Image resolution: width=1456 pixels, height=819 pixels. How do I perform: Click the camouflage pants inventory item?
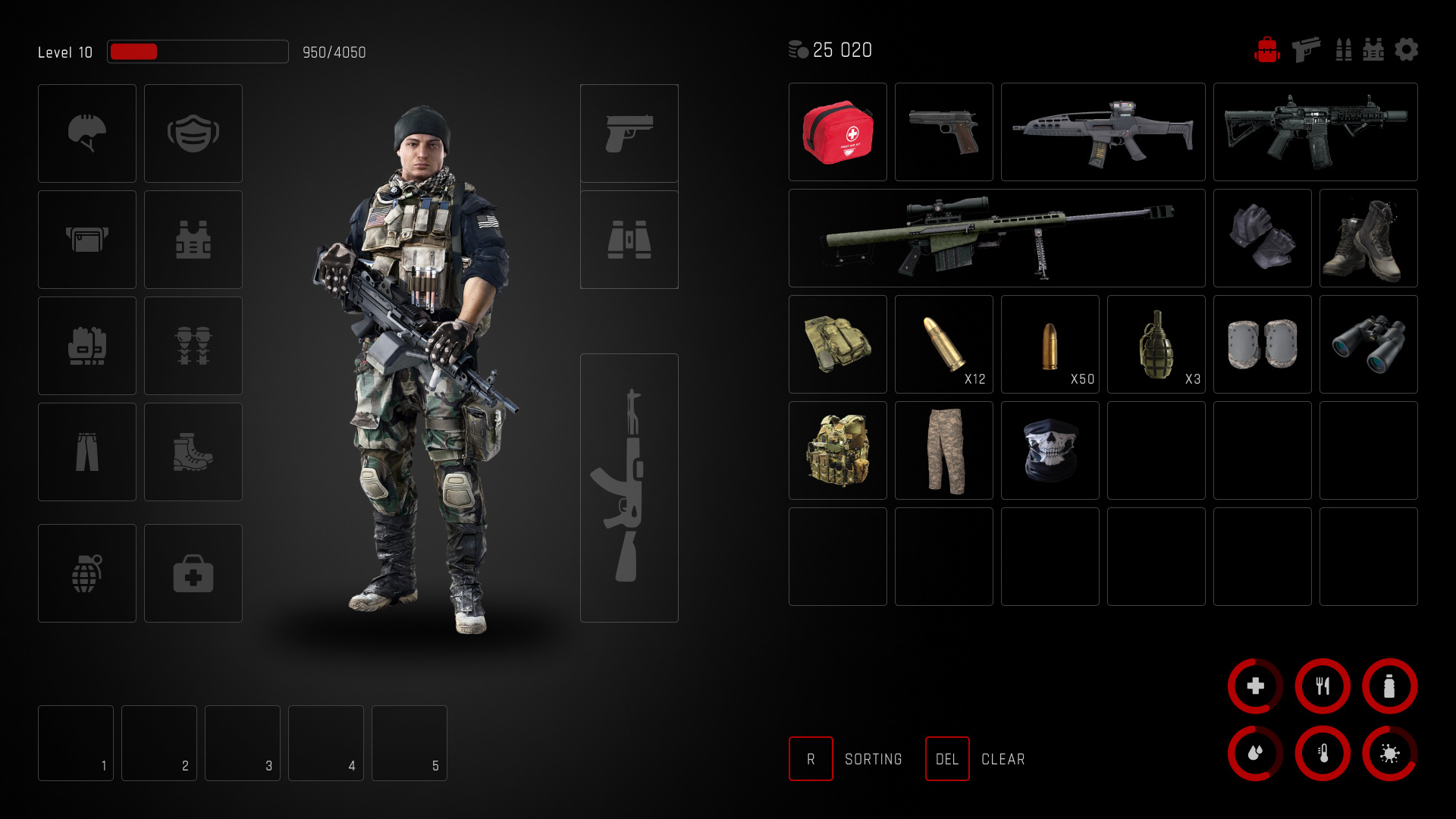pos(943,450)
